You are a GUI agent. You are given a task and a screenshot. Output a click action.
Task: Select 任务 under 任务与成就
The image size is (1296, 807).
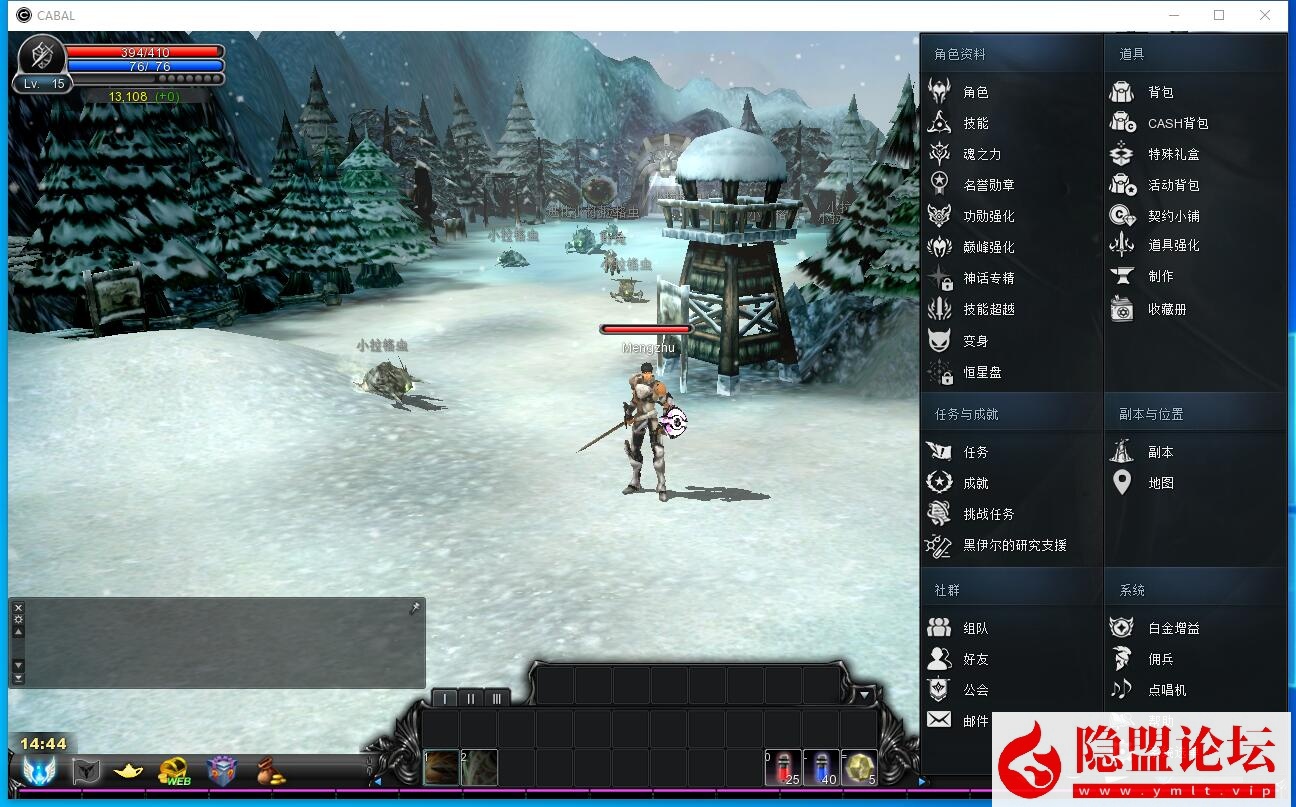975,450
